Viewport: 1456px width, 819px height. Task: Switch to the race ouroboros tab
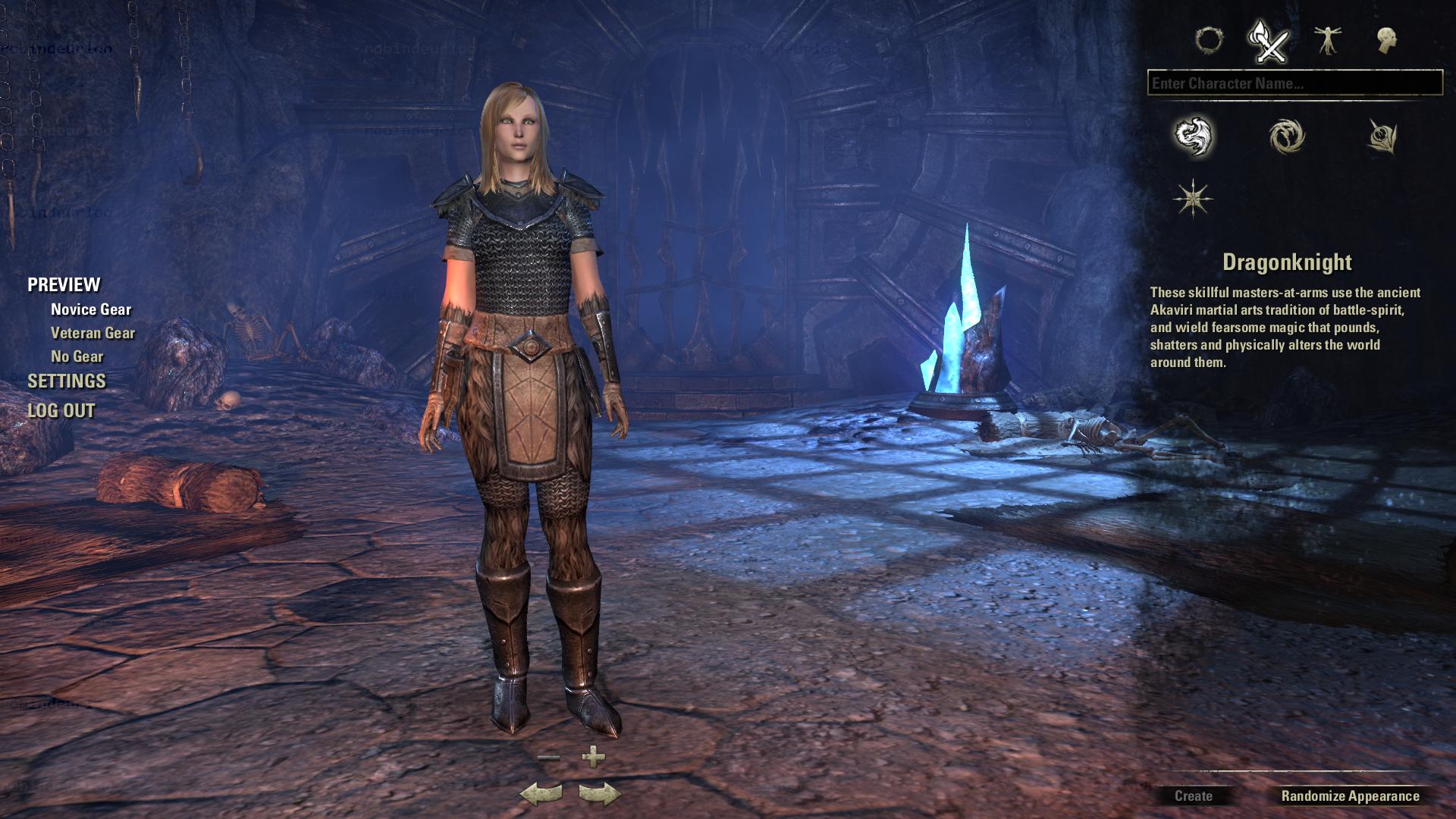point(1209,39)
